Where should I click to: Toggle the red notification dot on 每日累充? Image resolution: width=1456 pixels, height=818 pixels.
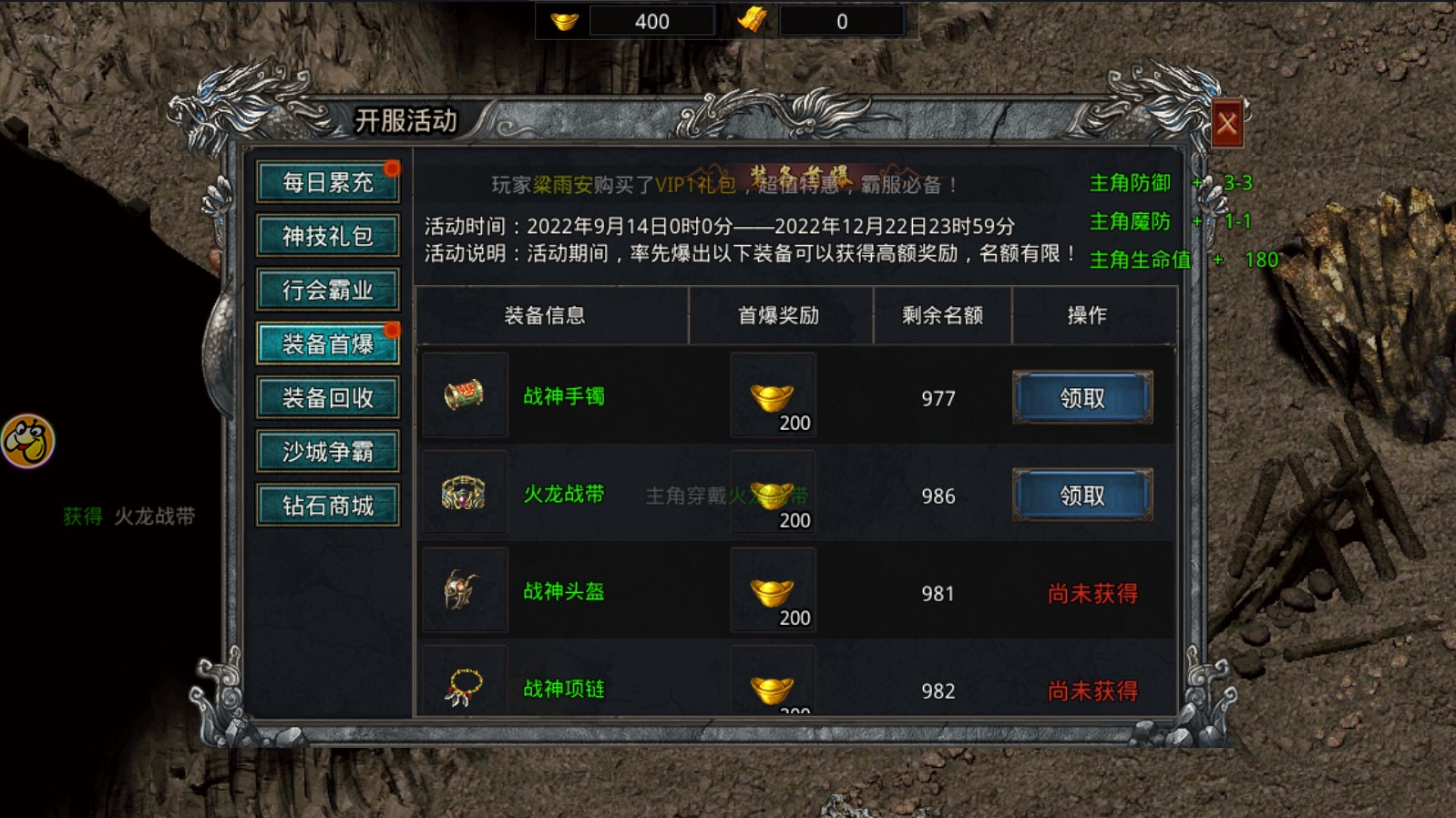392,169
